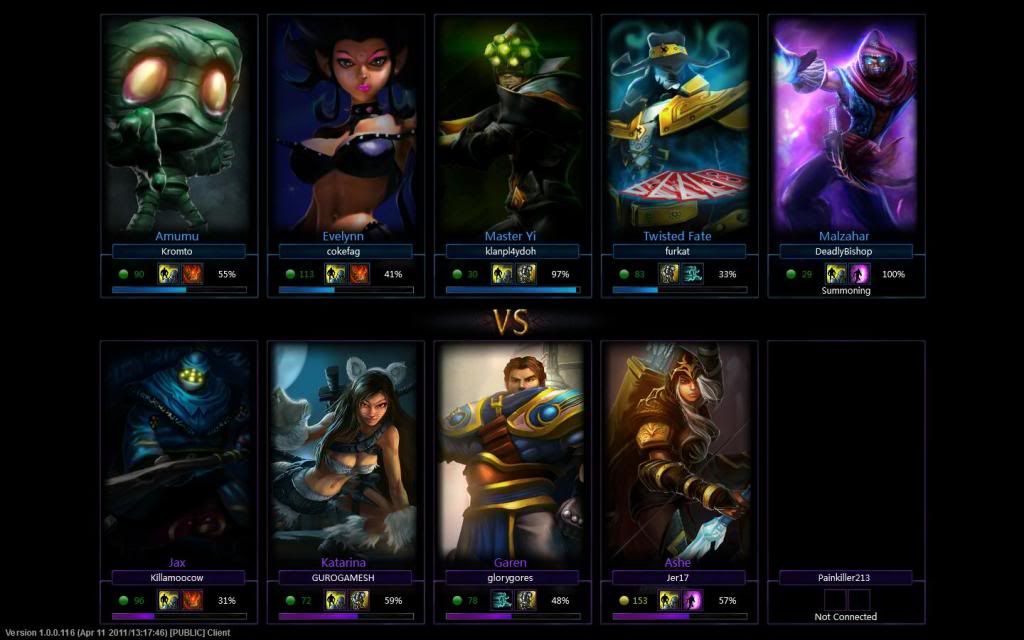Click the Twisted Fate champion portrait
This screenshot has width=1024, height=640.
[678, 125]
